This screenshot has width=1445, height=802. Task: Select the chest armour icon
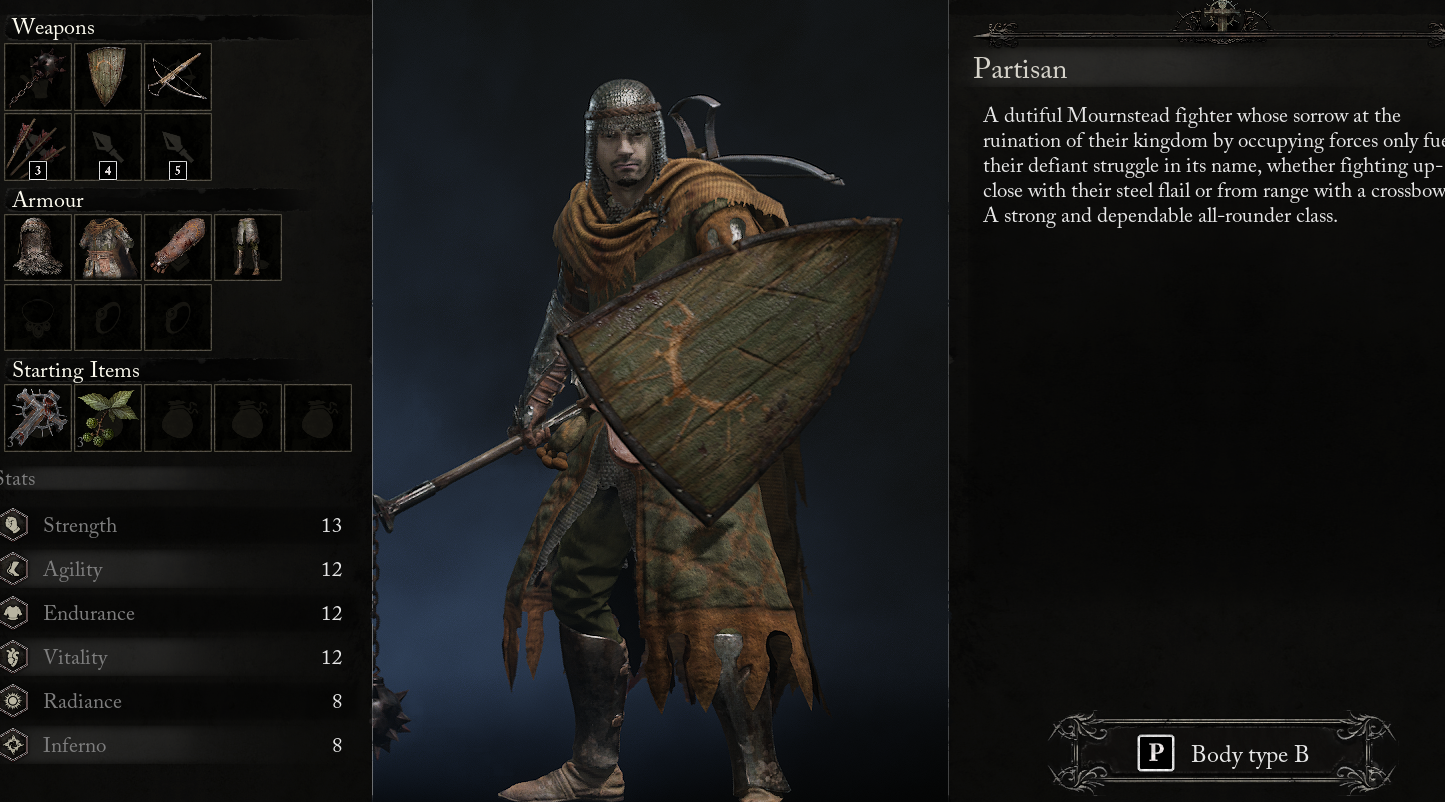[107, 247]
